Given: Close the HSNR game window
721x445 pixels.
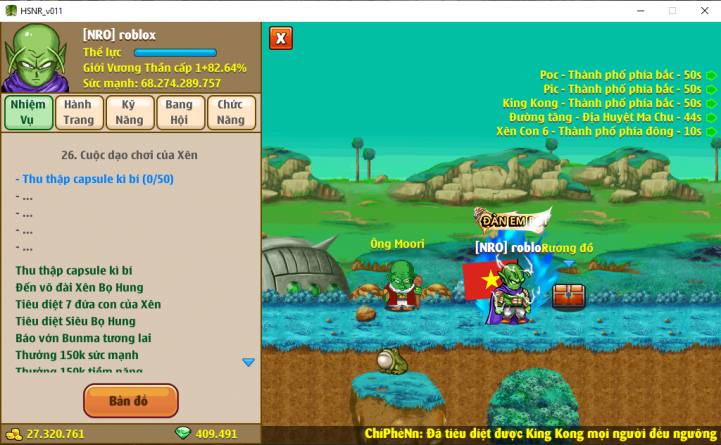Looking at the screenshot, I should click(x=704, y=10).
